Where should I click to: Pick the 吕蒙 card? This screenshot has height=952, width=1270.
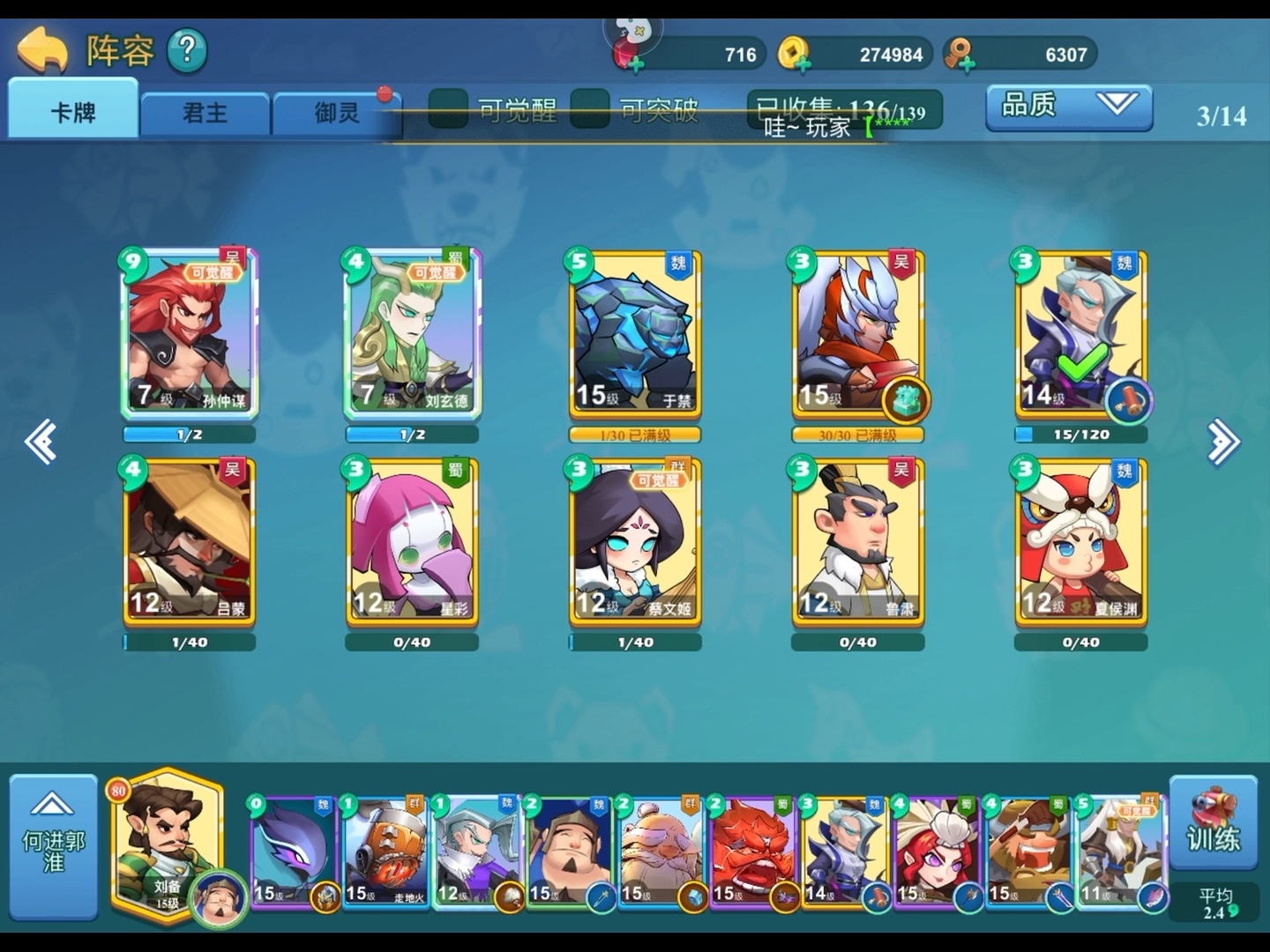(x=189, y=540)
